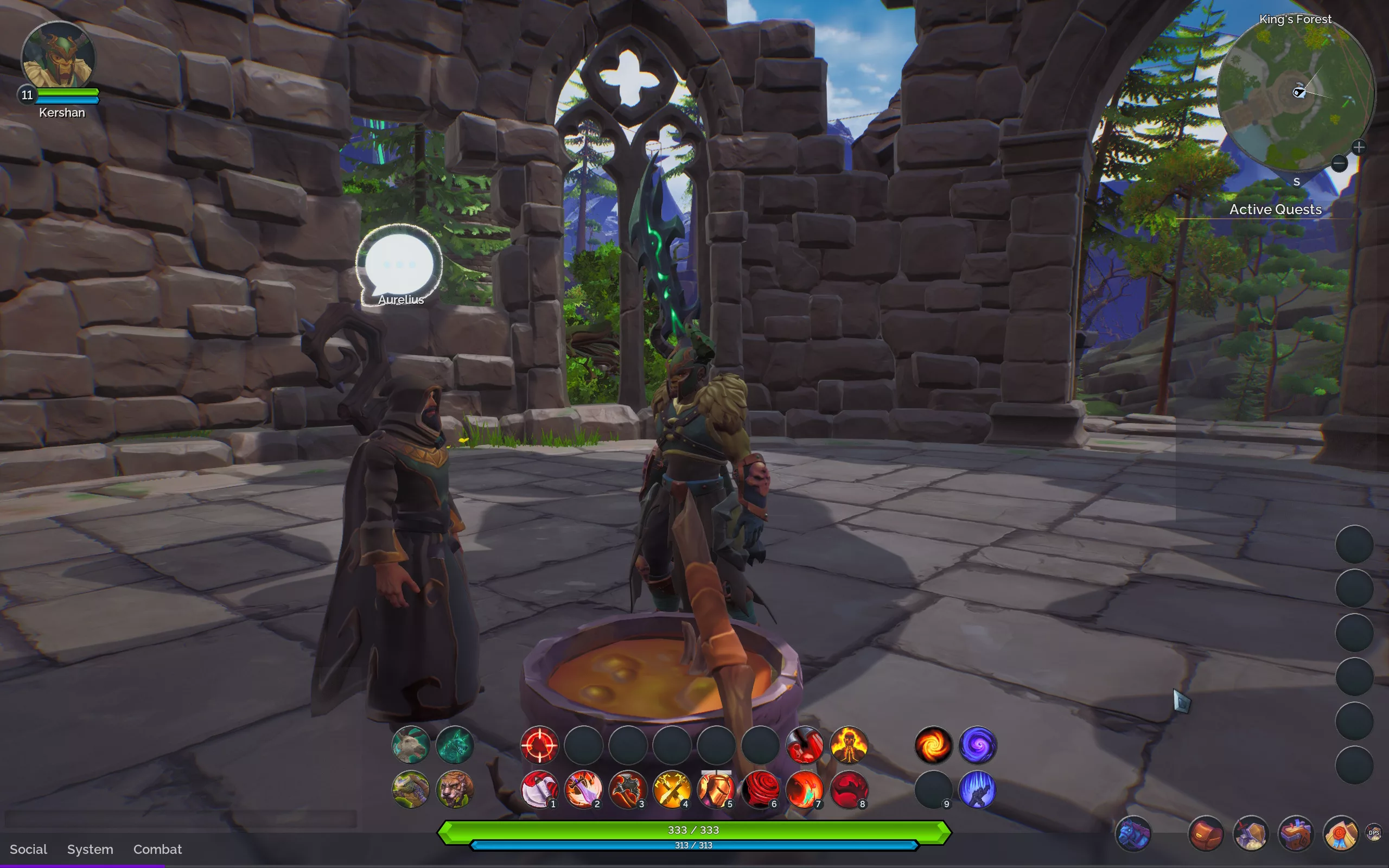The width and height of the screenshot is (1389, 868).
Task: Trigger the red crosshair target ability
Action: (539, 745)
